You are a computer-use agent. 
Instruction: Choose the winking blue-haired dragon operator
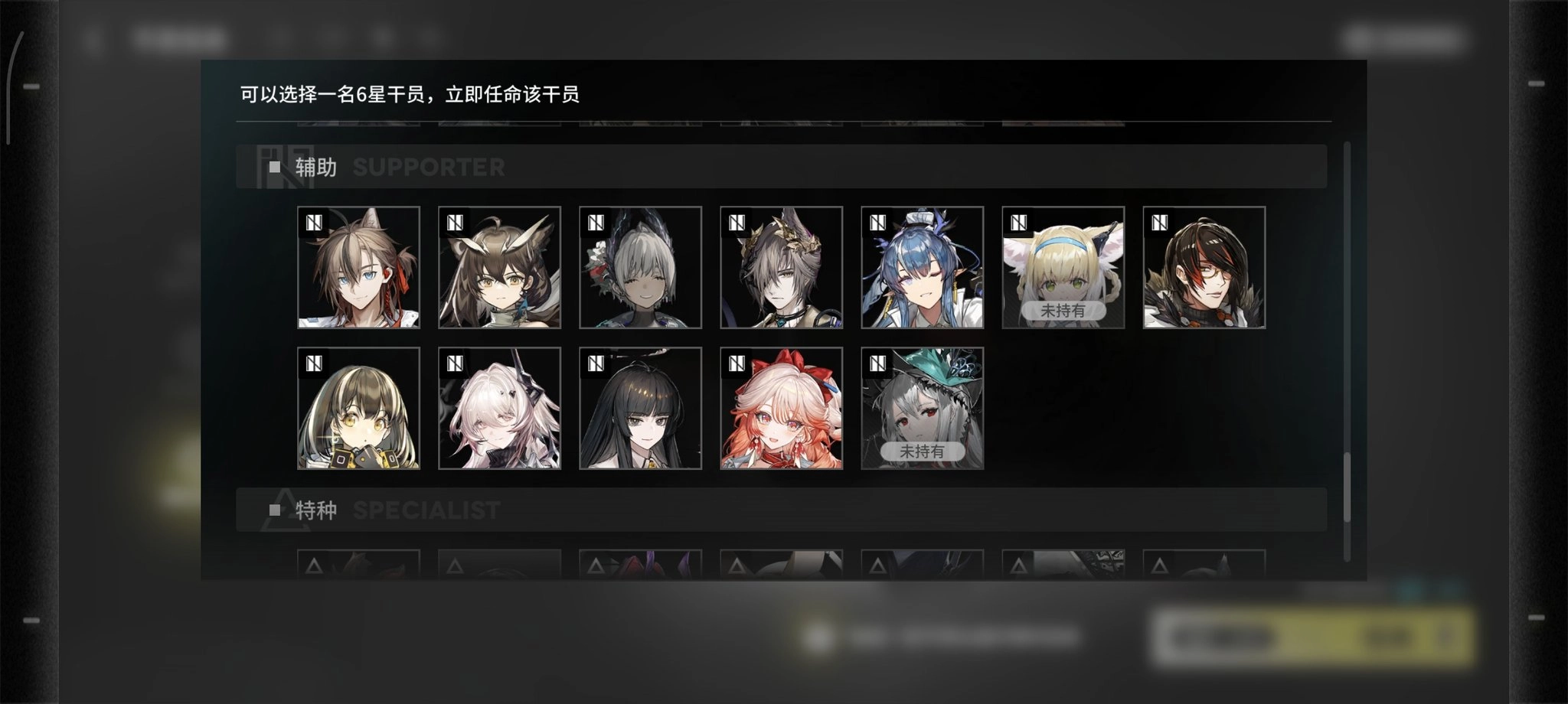point(922,267)
